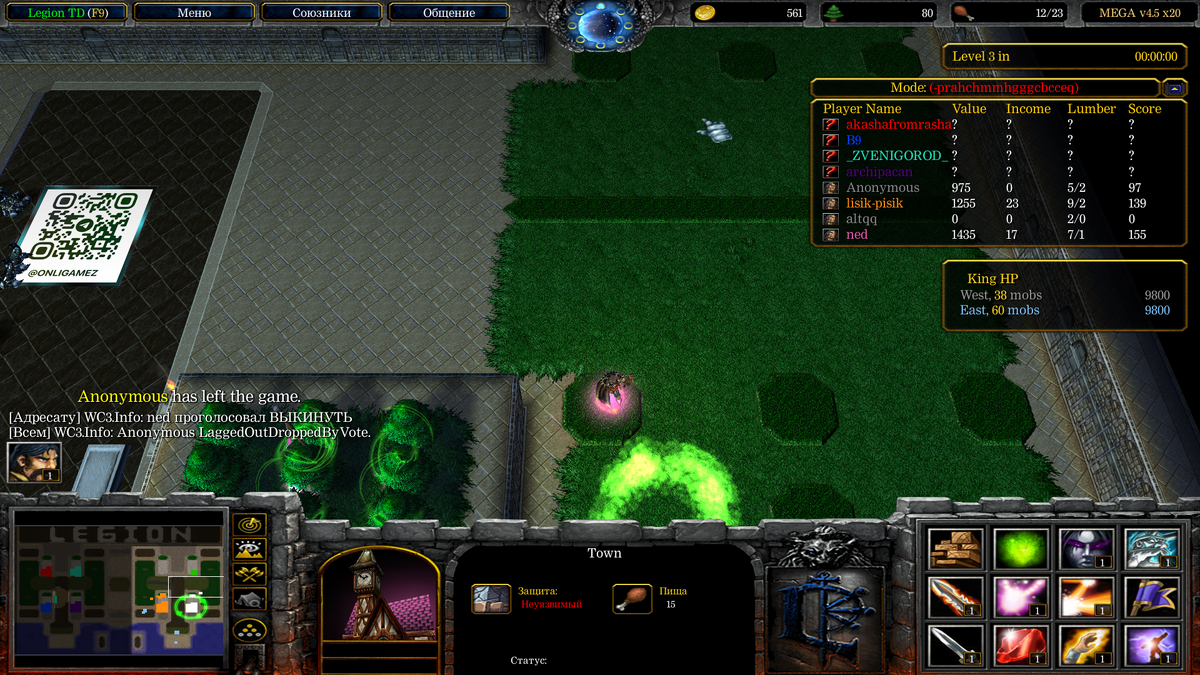1200x675 pixels.
Task: Activate the glowing golden hand ability
Action: click(x=1085, y=645)
